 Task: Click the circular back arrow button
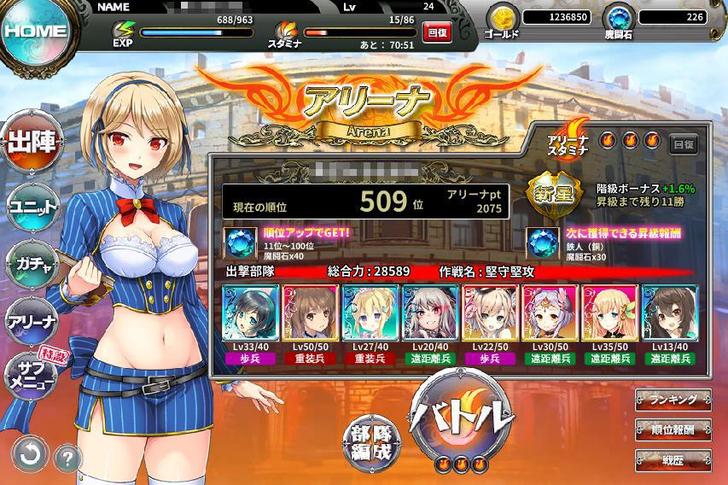pos(30,457)
